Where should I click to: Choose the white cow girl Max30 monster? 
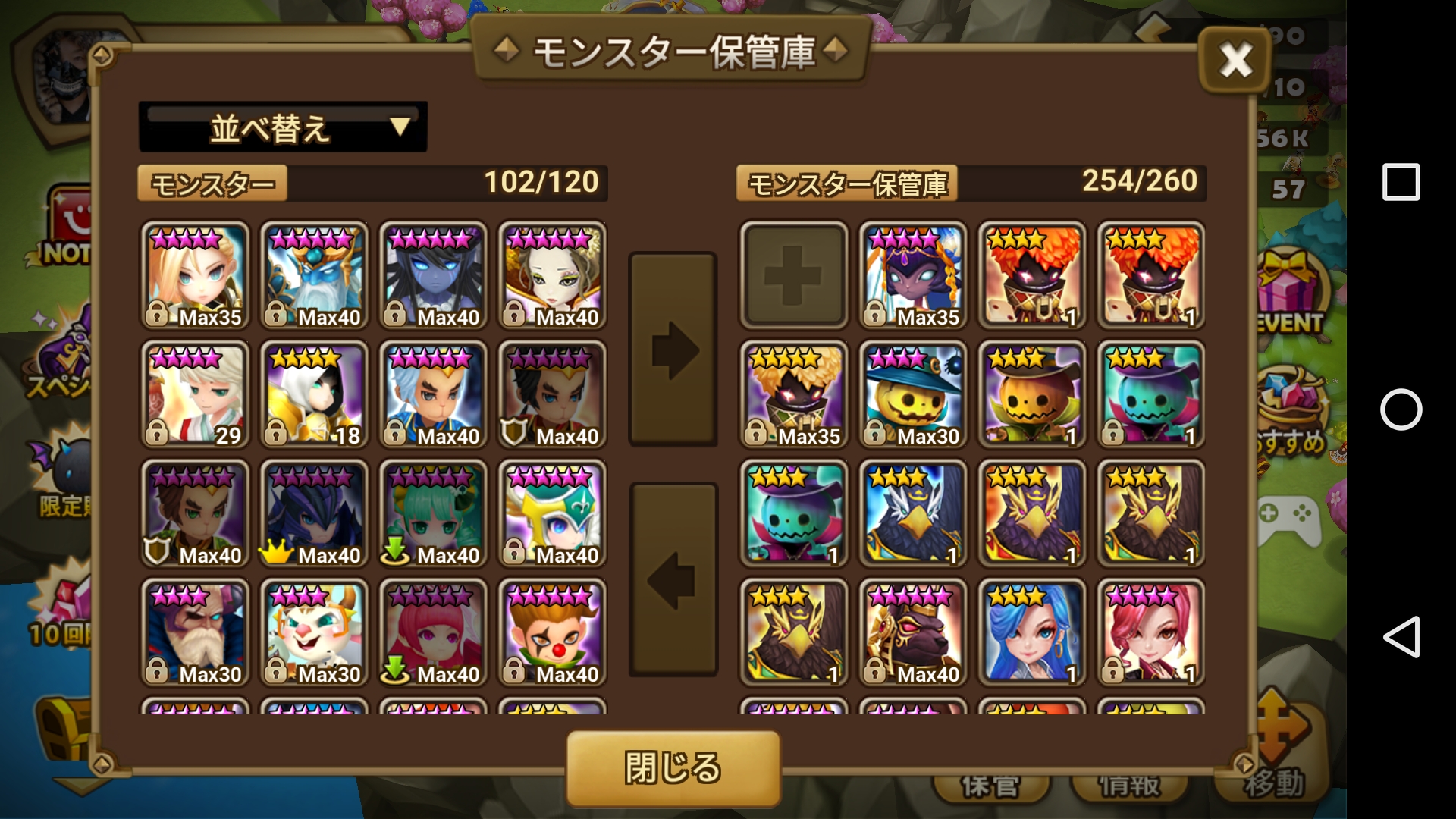pos(314,632)
